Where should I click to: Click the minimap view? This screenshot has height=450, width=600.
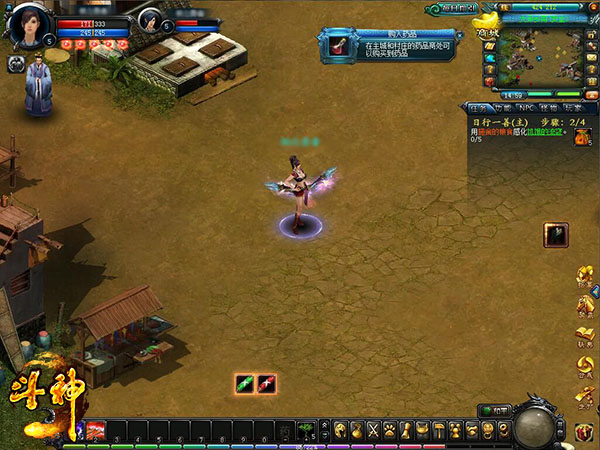tap(540, 58)
